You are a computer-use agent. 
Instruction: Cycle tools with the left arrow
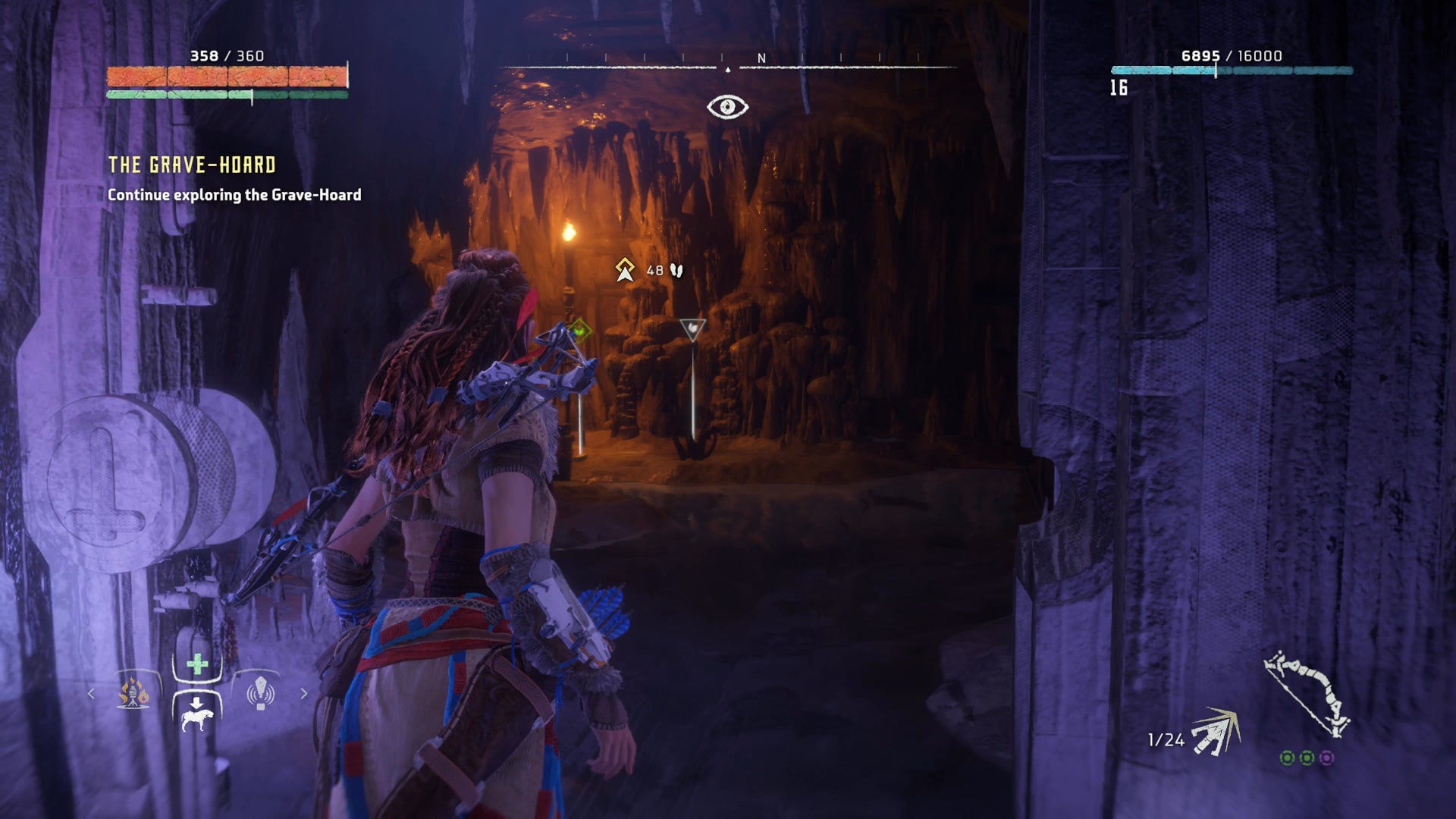(92, 693)
